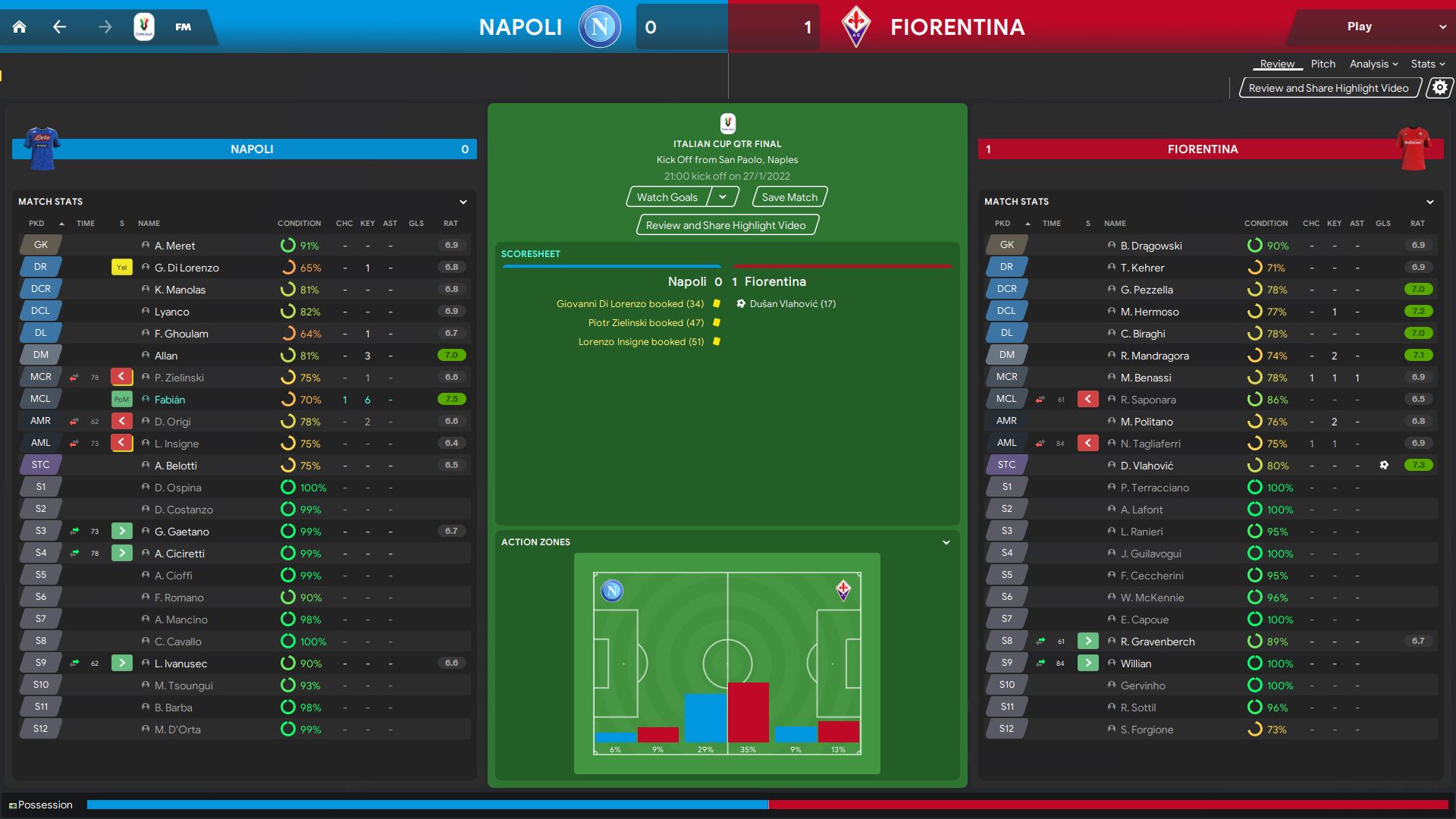The width and height of the screenshot is (1456, 819).
Task: Expand the Action Zones panel dropdown
Action: [x=946, y=542]
